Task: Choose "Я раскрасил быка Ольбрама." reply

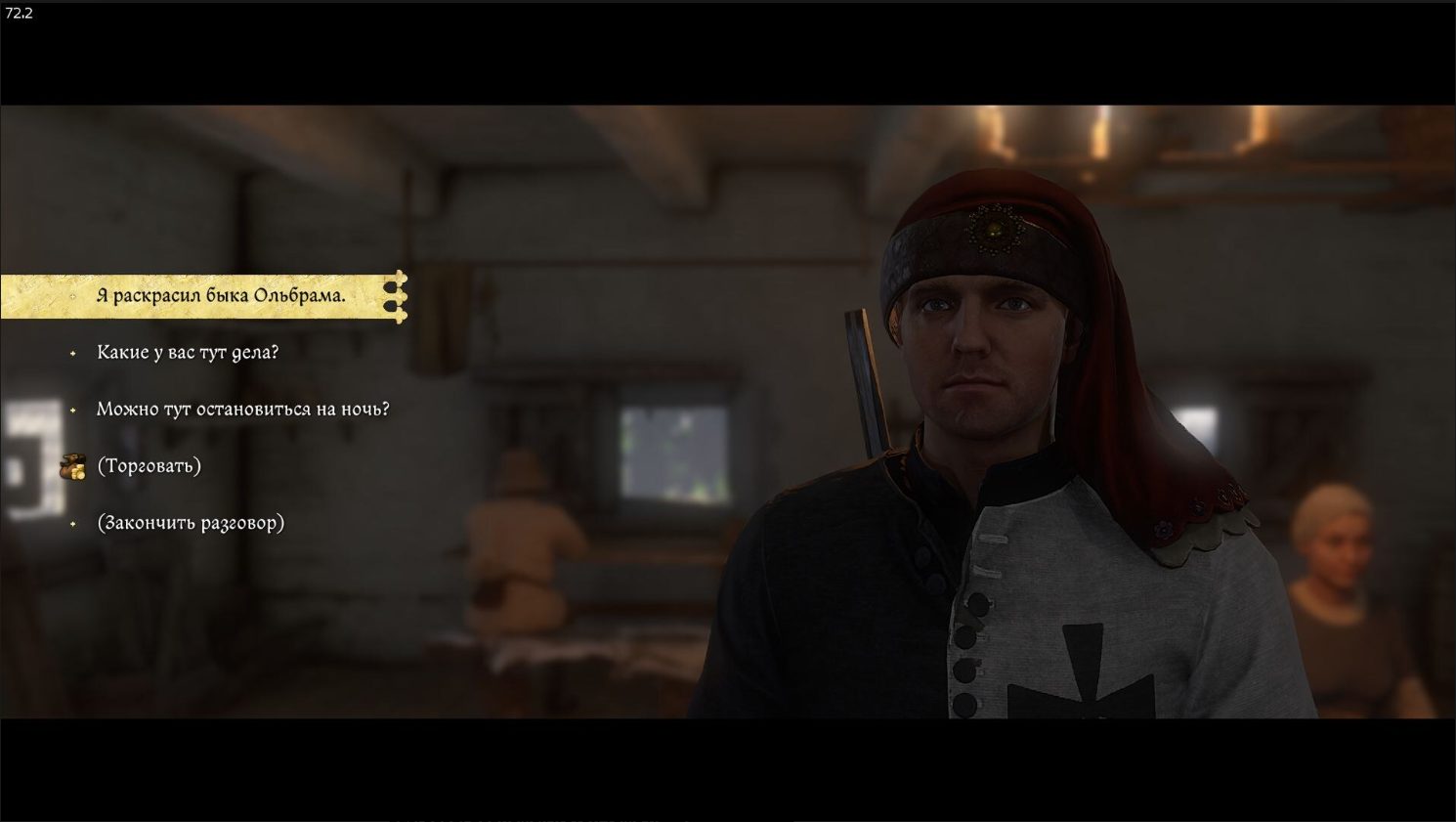Action: click(221, 296)
